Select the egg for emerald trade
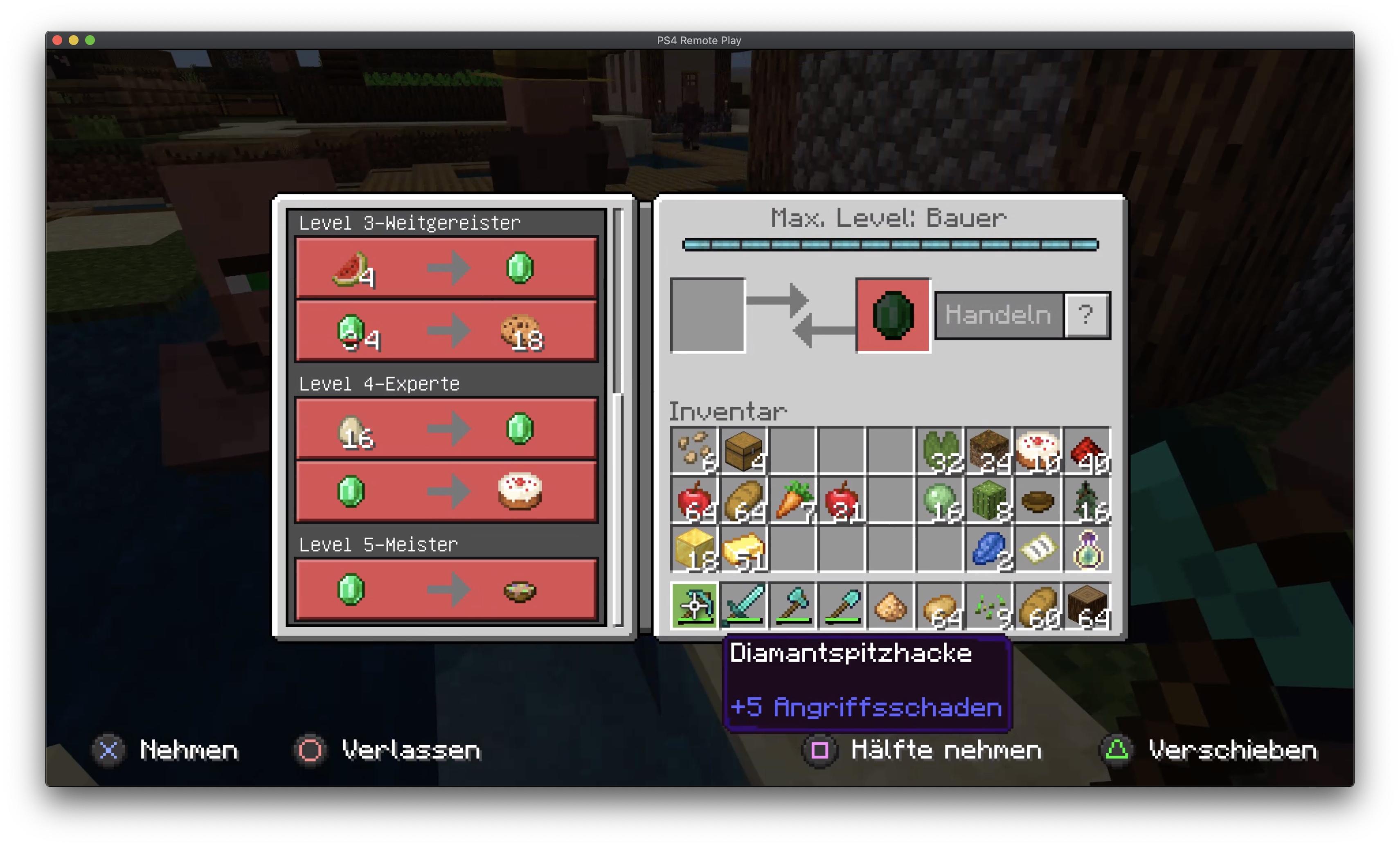Image resolution: width=1400 pixels, height=847 pixels. 446,429
